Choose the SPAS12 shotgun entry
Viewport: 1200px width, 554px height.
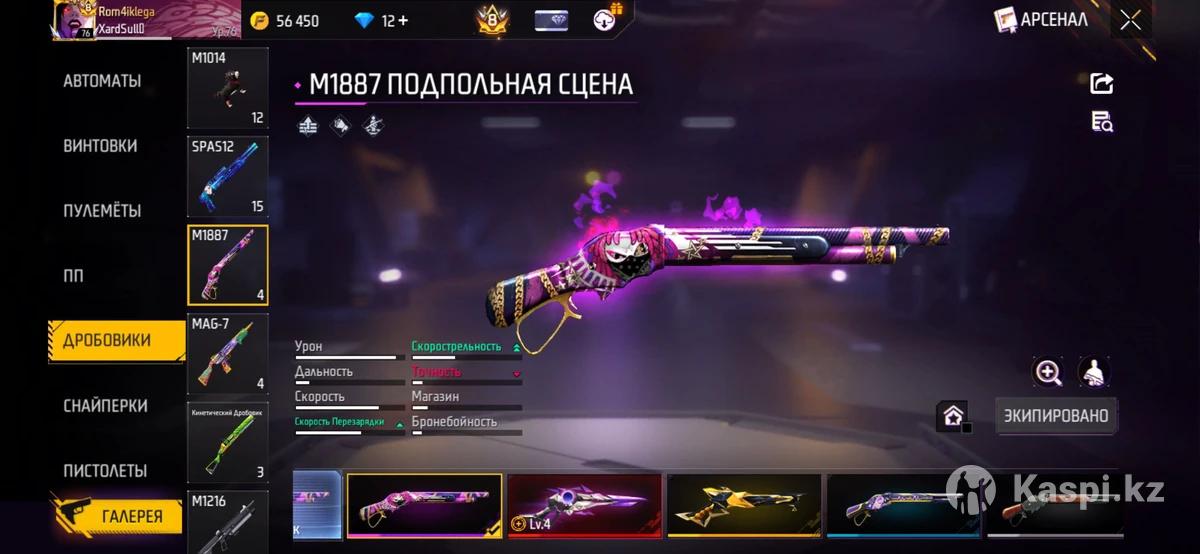tap(228, 176)
